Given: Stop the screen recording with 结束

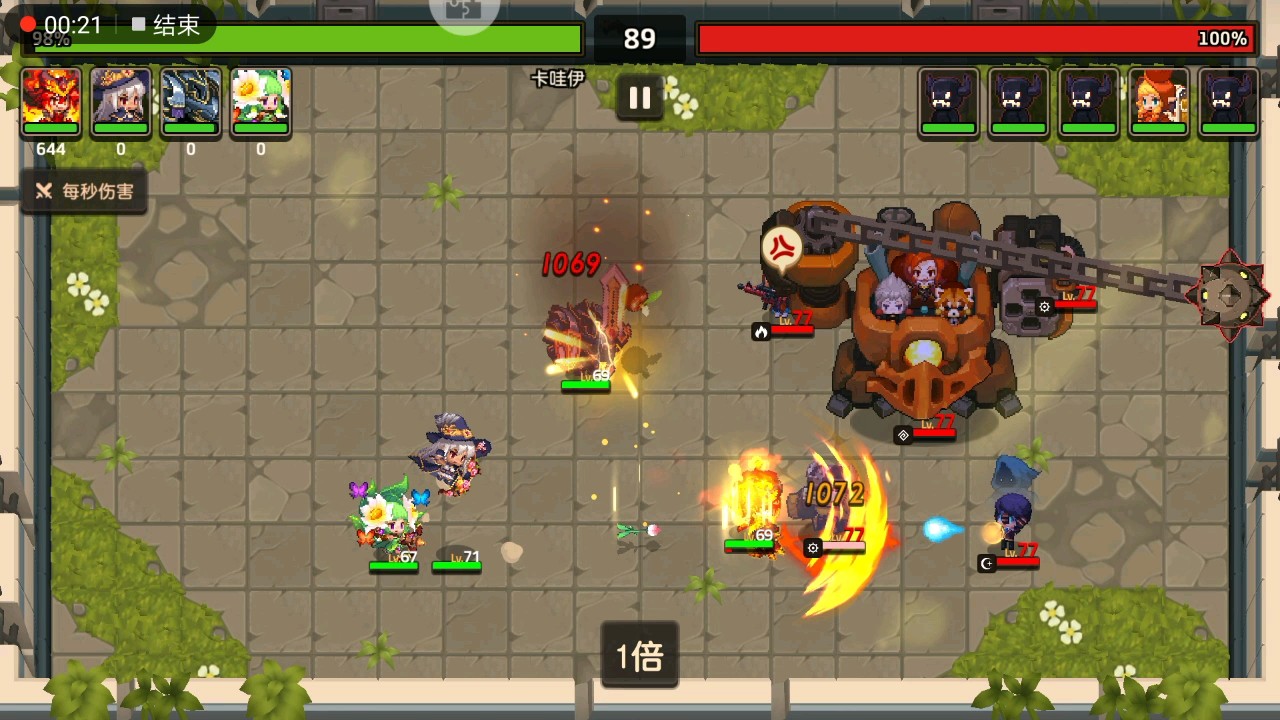Looking at the screenshot, I should pyautogui.click(x=167, y=25).
